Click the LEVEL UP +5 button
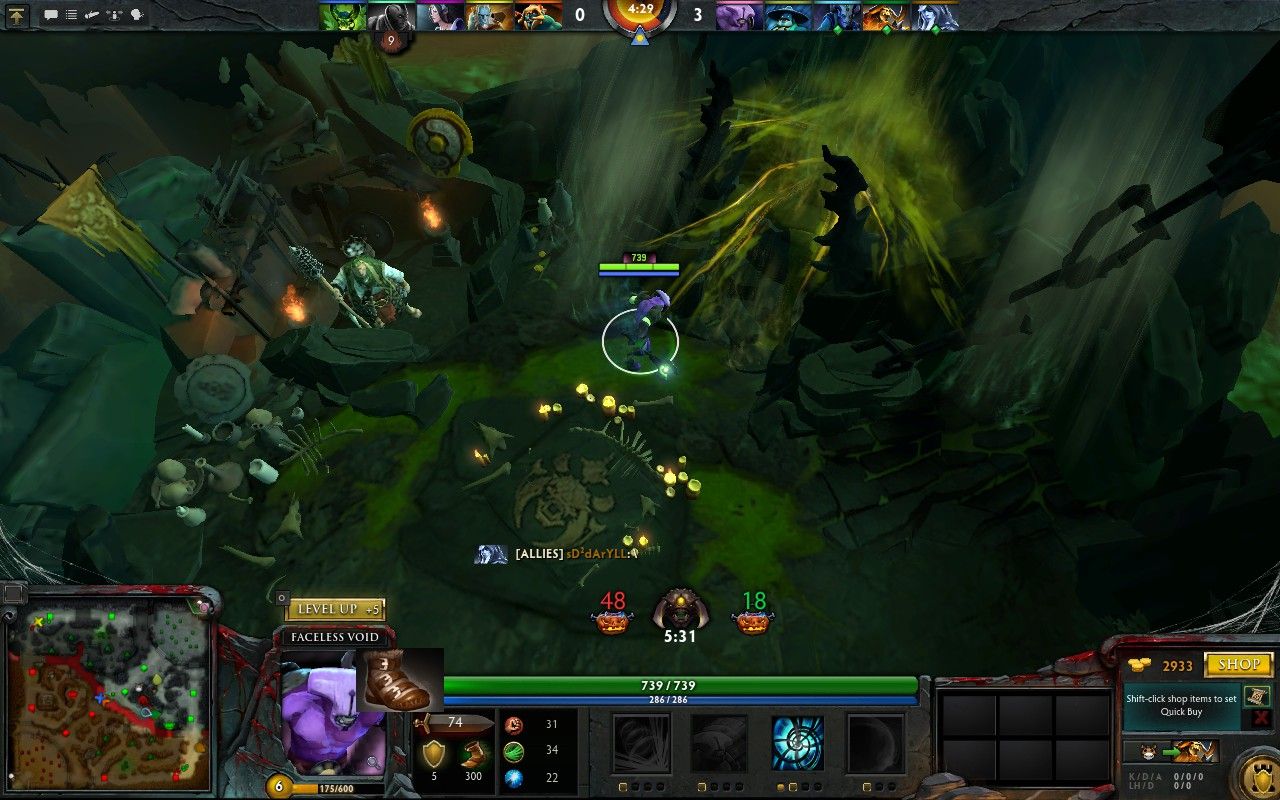The image size is (1280, 800). 338,608
